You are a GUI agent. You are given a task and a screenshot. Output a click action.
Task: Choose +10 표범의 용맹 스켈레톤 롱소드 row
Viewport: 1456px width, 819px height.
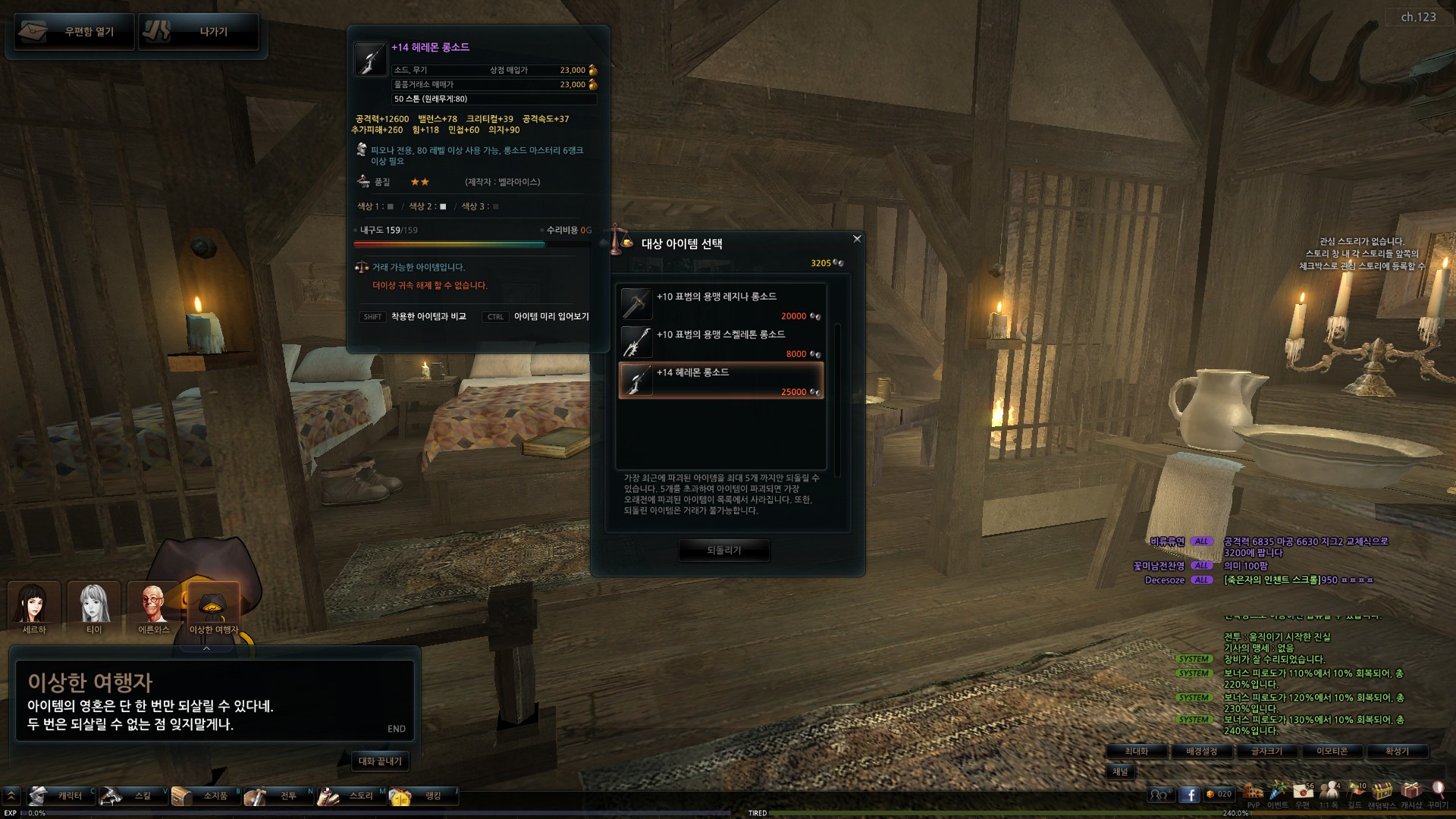(720, 342)
